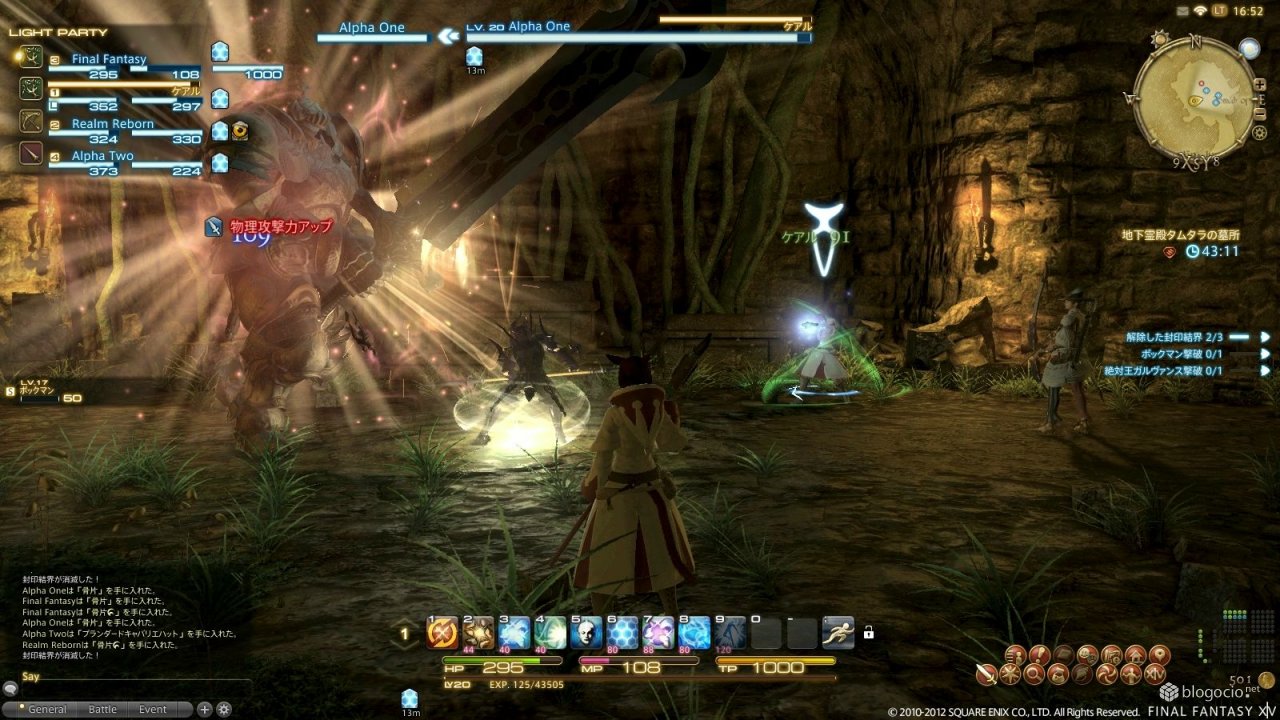Toggle the hotbar padlock
The width and height of the screenshot is (1280, 720).
coord(869,632)
